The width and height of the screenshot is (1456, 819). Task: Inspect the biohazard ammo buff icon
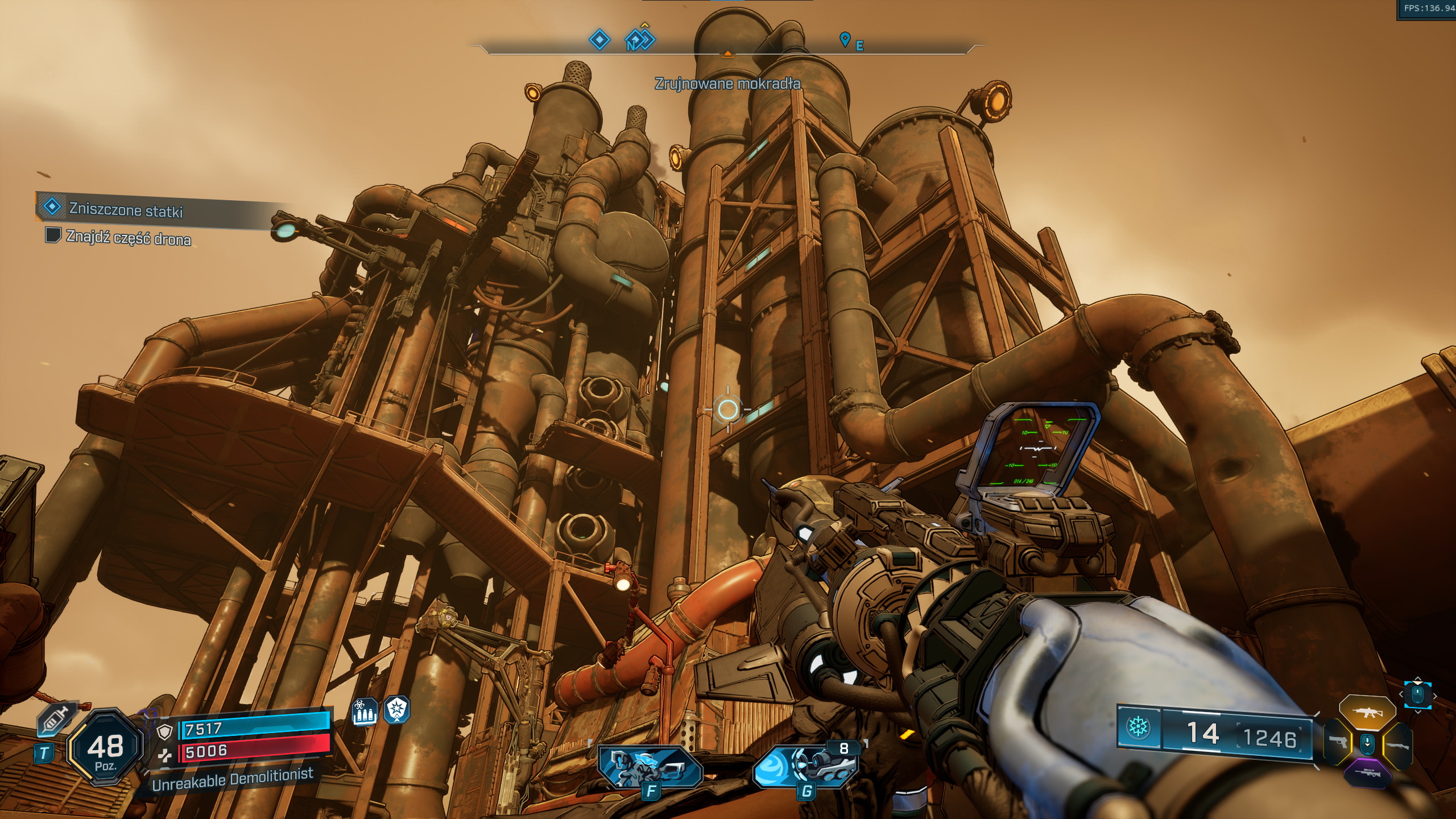coord(365,712)
